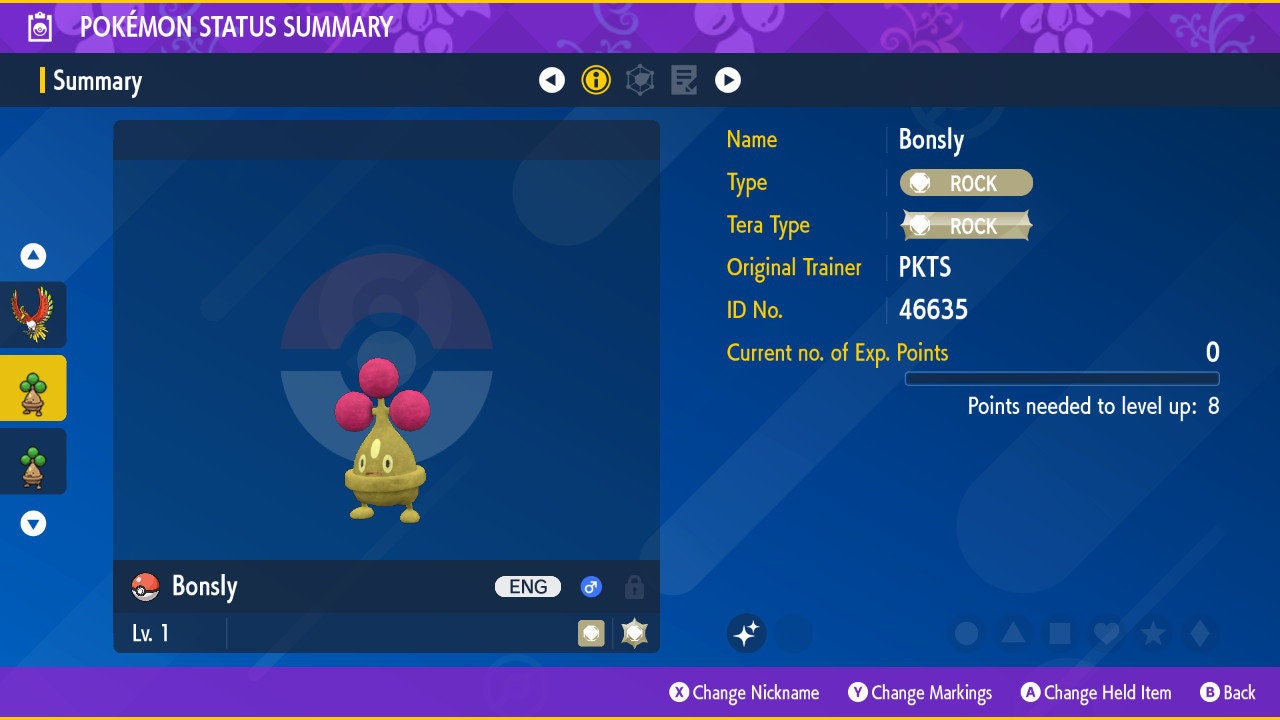Show the next Pokémon with down arrow

coord(33,523)
